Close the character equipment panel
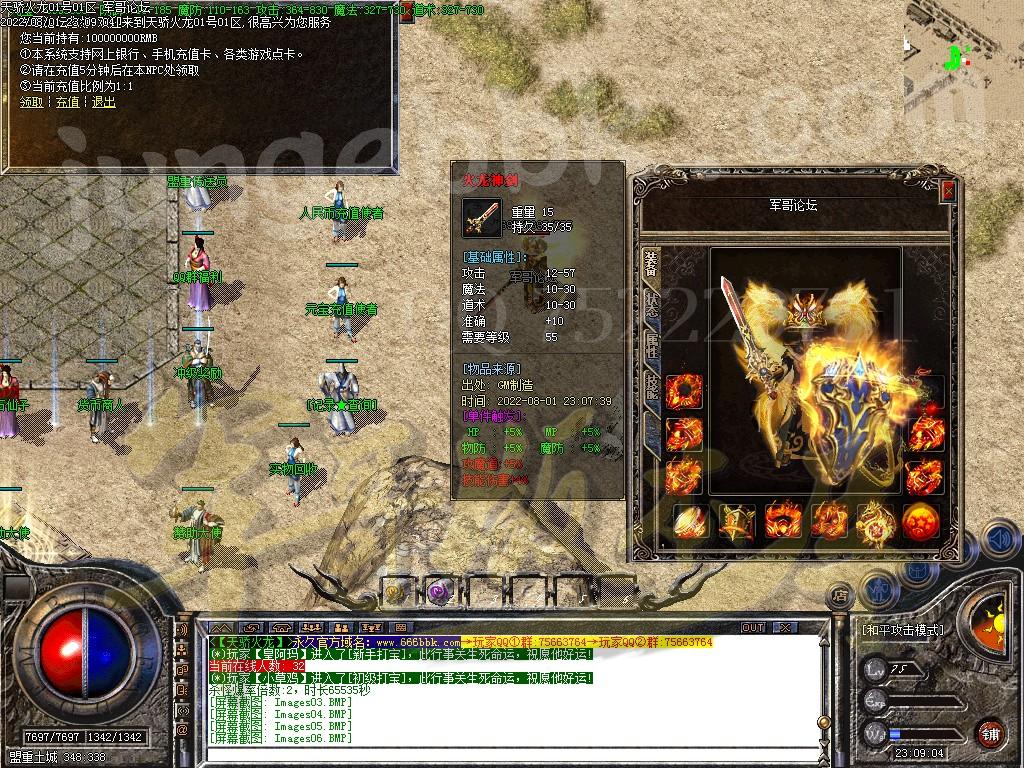Image resolution: width=1024 pixels, height=768 pixels. [948, 190]
